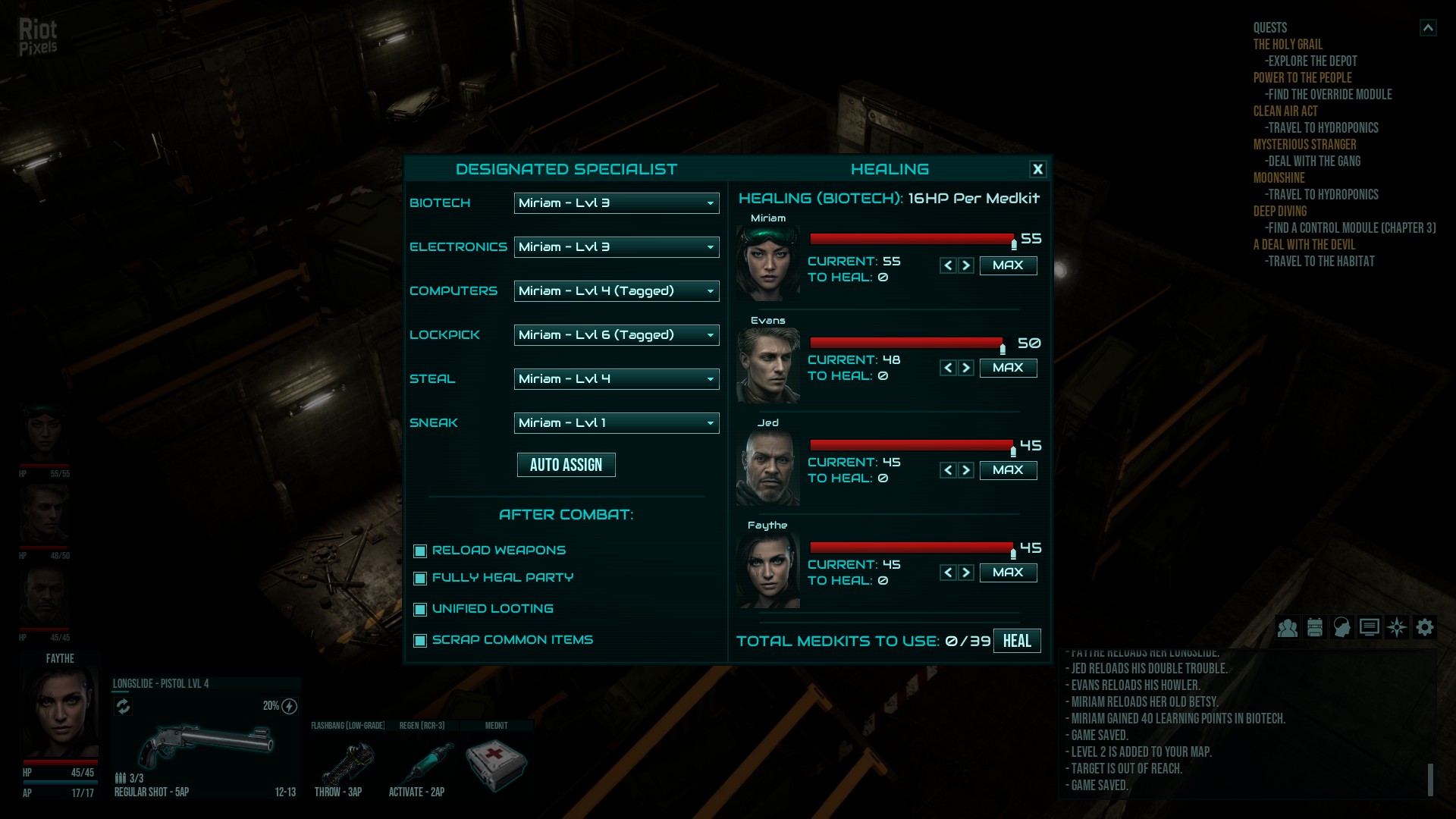Open the Electronics specialist dropdown
This screenshot has height=819, width=1456.
tap(616, 247)
